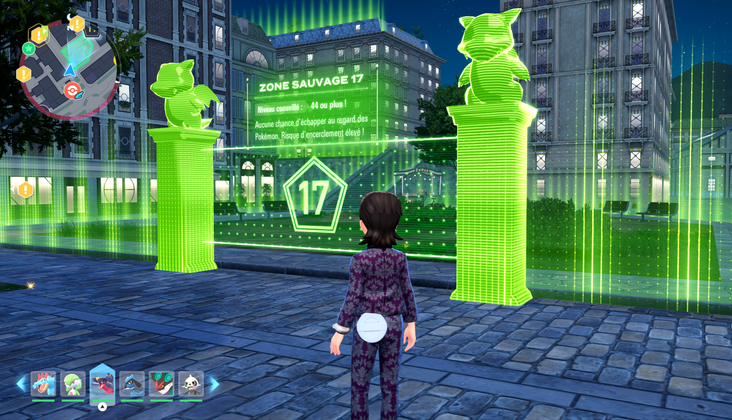Open the circular minimap
732x420 pixels.
(x=67, y=68)
